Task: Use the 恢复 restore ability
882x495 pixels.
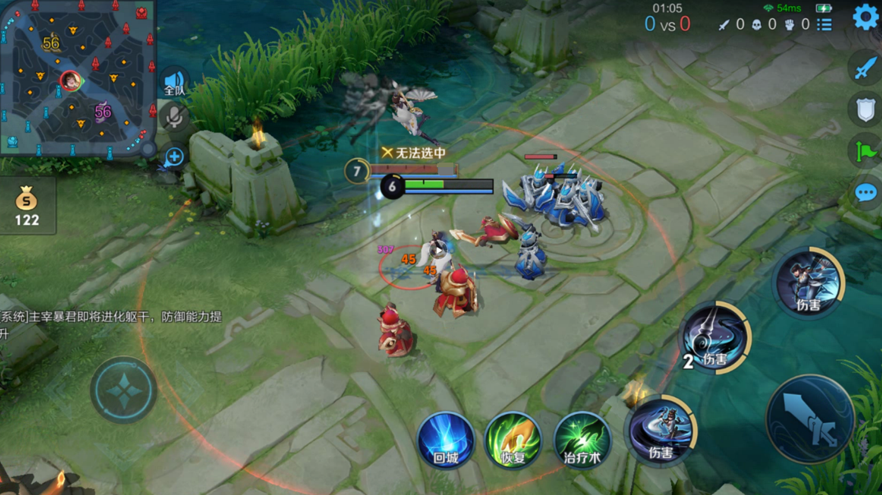Action: click(x=513, y=439)
